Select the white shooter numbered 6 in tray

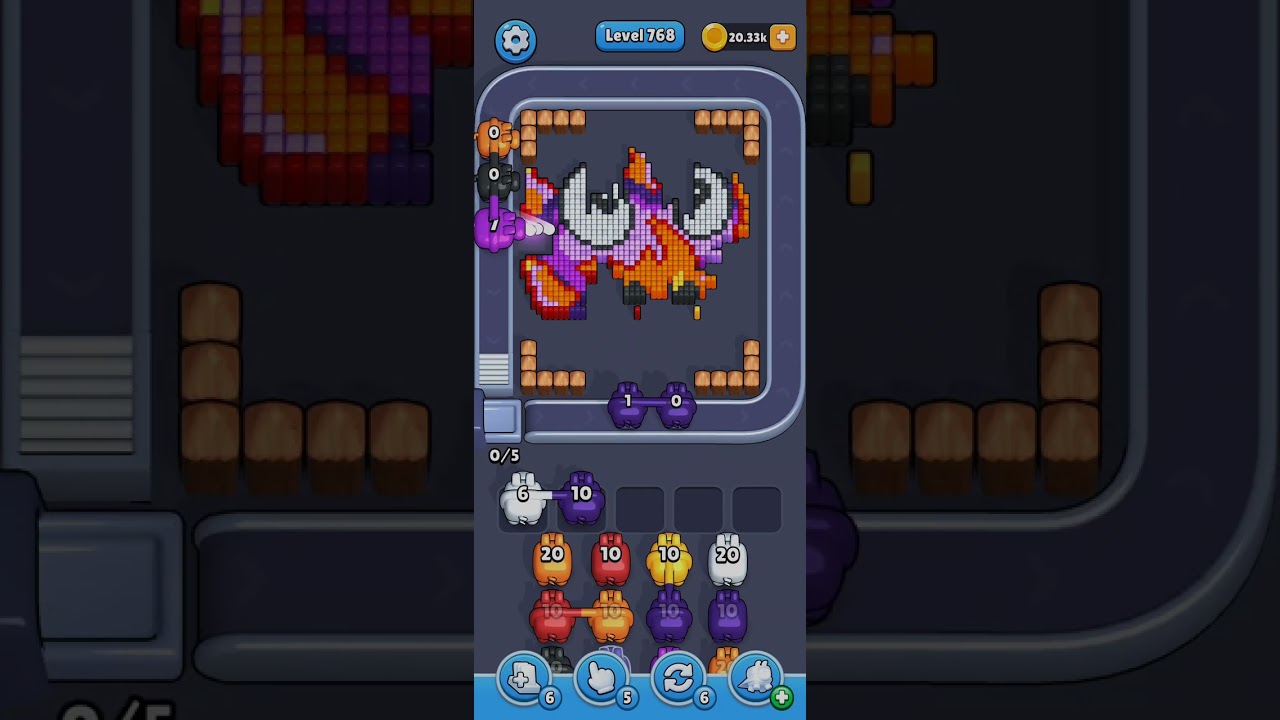[522, 499]
